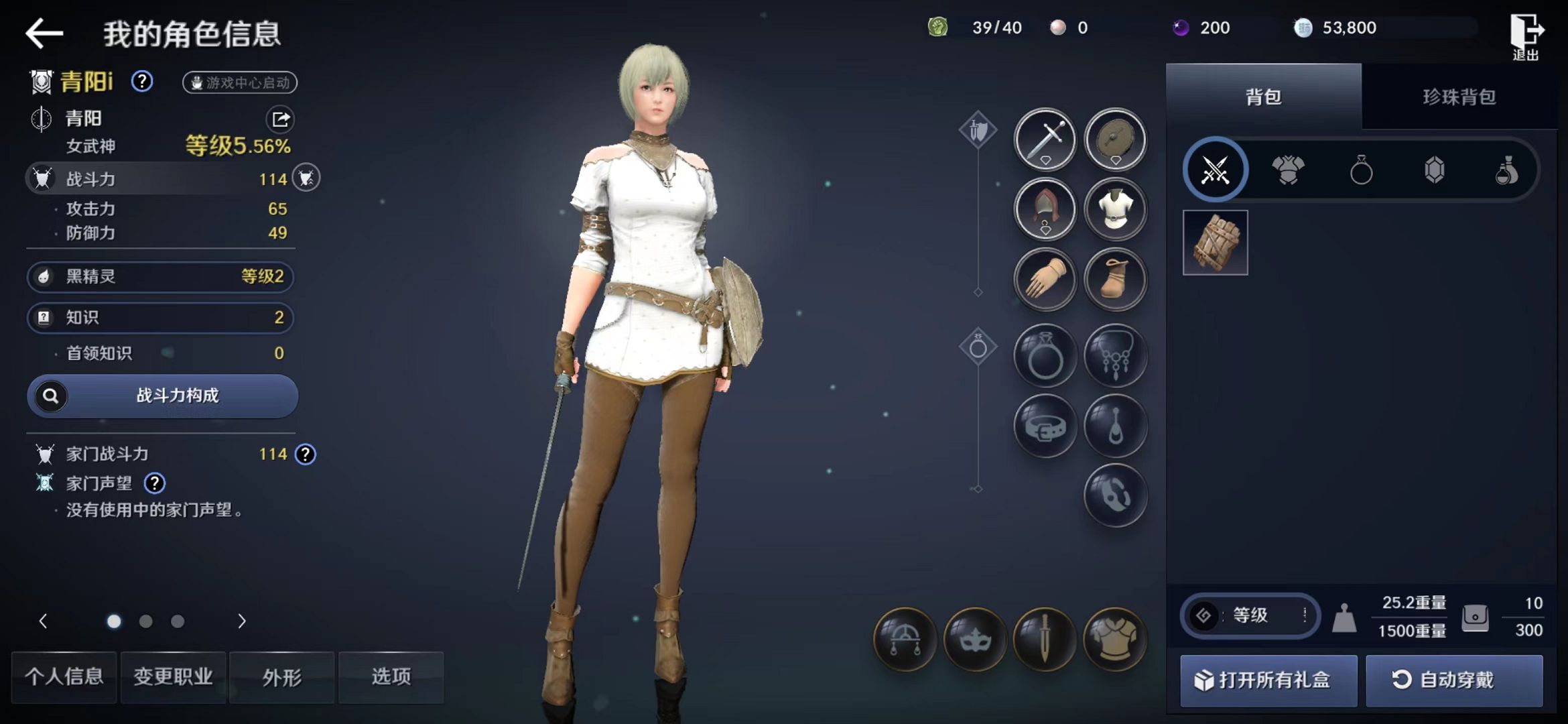
Task: Select the 背包 tab
Action: [1263, 97]
